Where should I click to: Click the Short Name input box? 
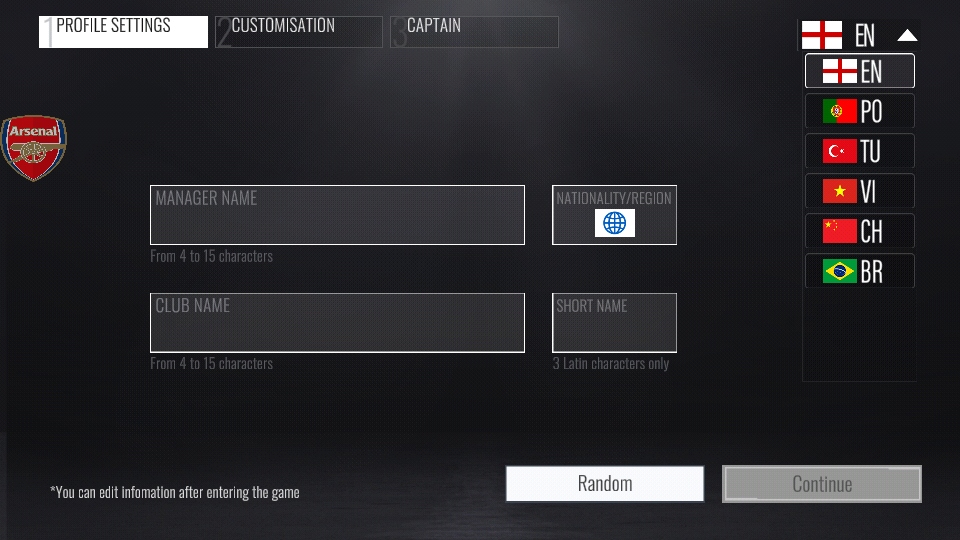(x=614, y=322)
